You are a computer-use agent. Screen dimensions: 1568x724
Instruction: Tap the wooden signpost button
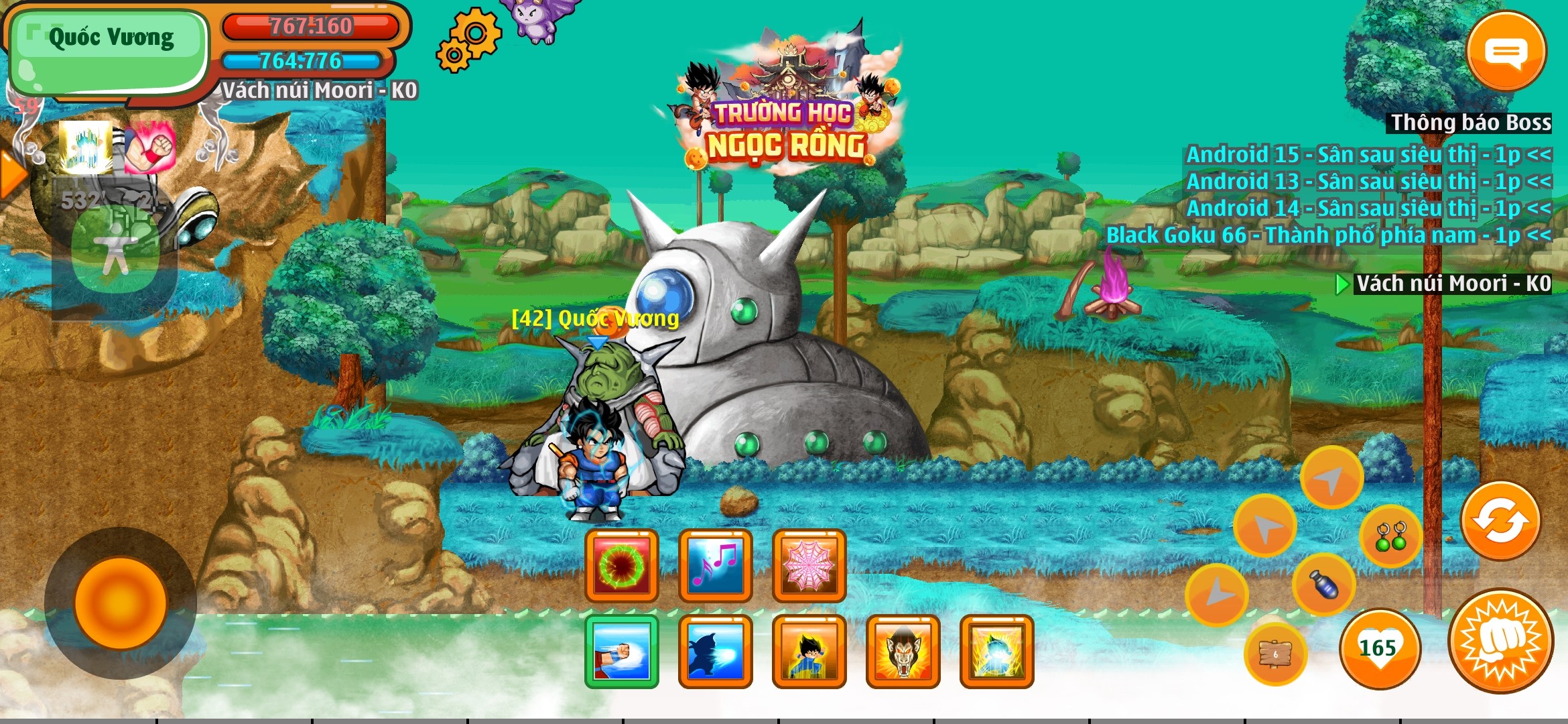1275,654
